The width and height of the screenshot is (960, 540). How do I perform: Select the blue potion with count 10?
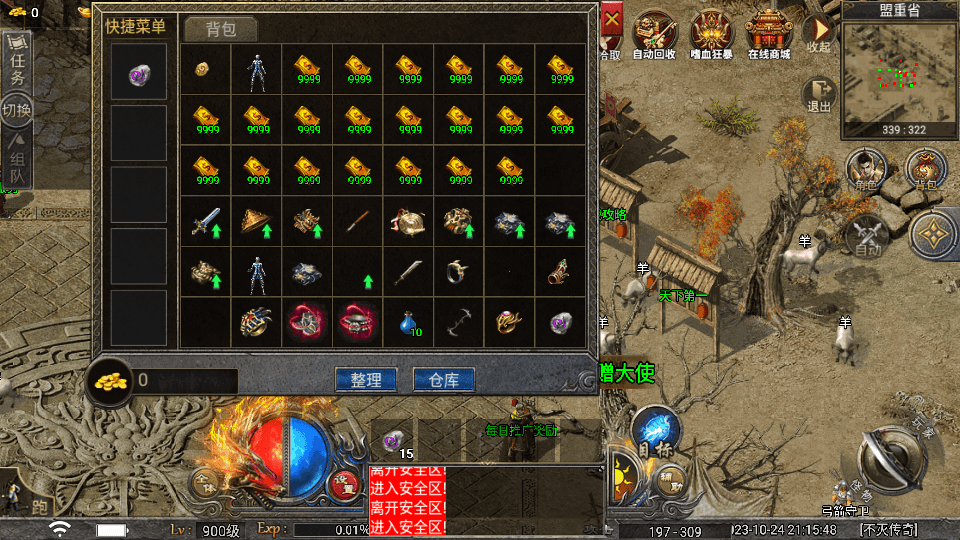click(x=410, y=322)
